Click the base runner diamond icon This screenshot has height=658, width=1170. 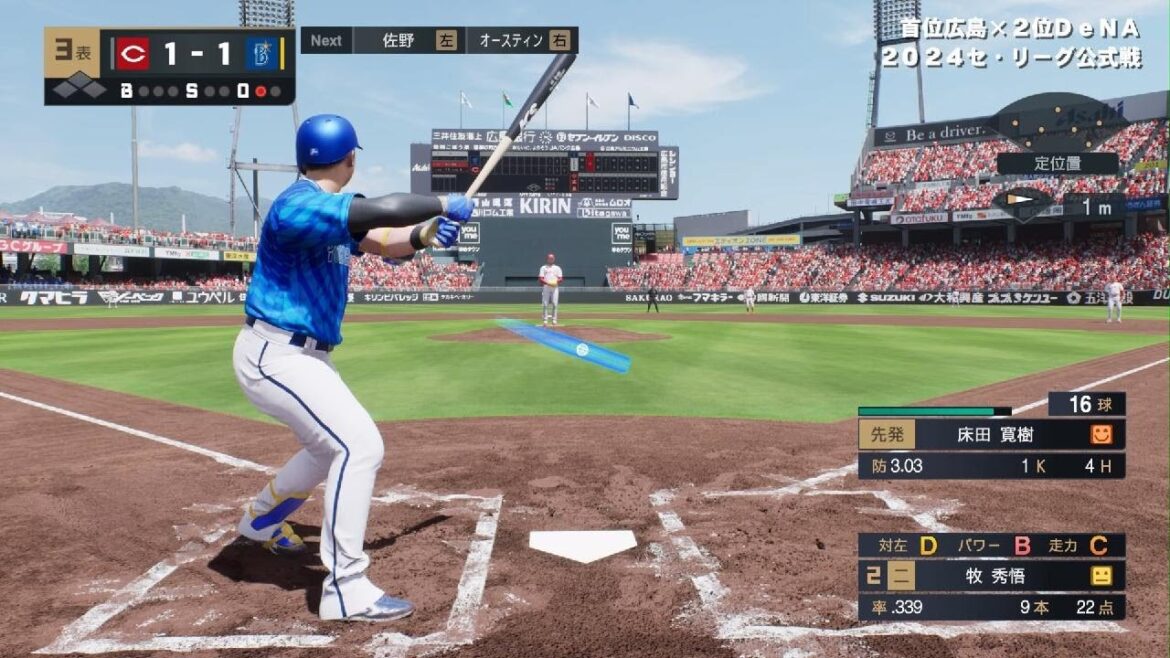click(79, 90)
